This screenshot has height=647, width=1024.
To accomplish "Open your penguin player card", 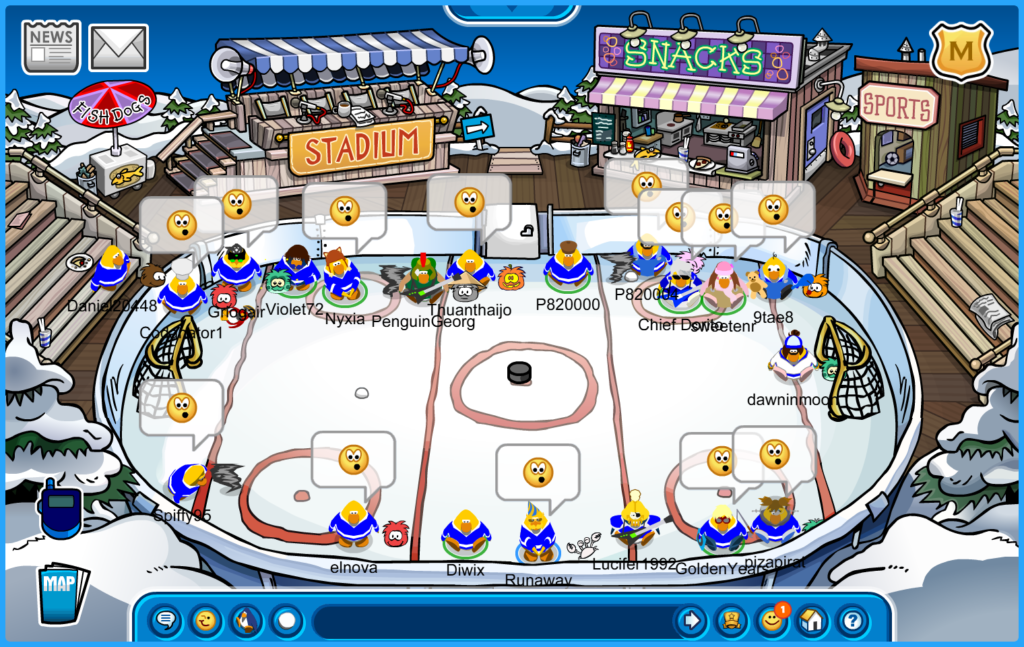I will point(732,621).
